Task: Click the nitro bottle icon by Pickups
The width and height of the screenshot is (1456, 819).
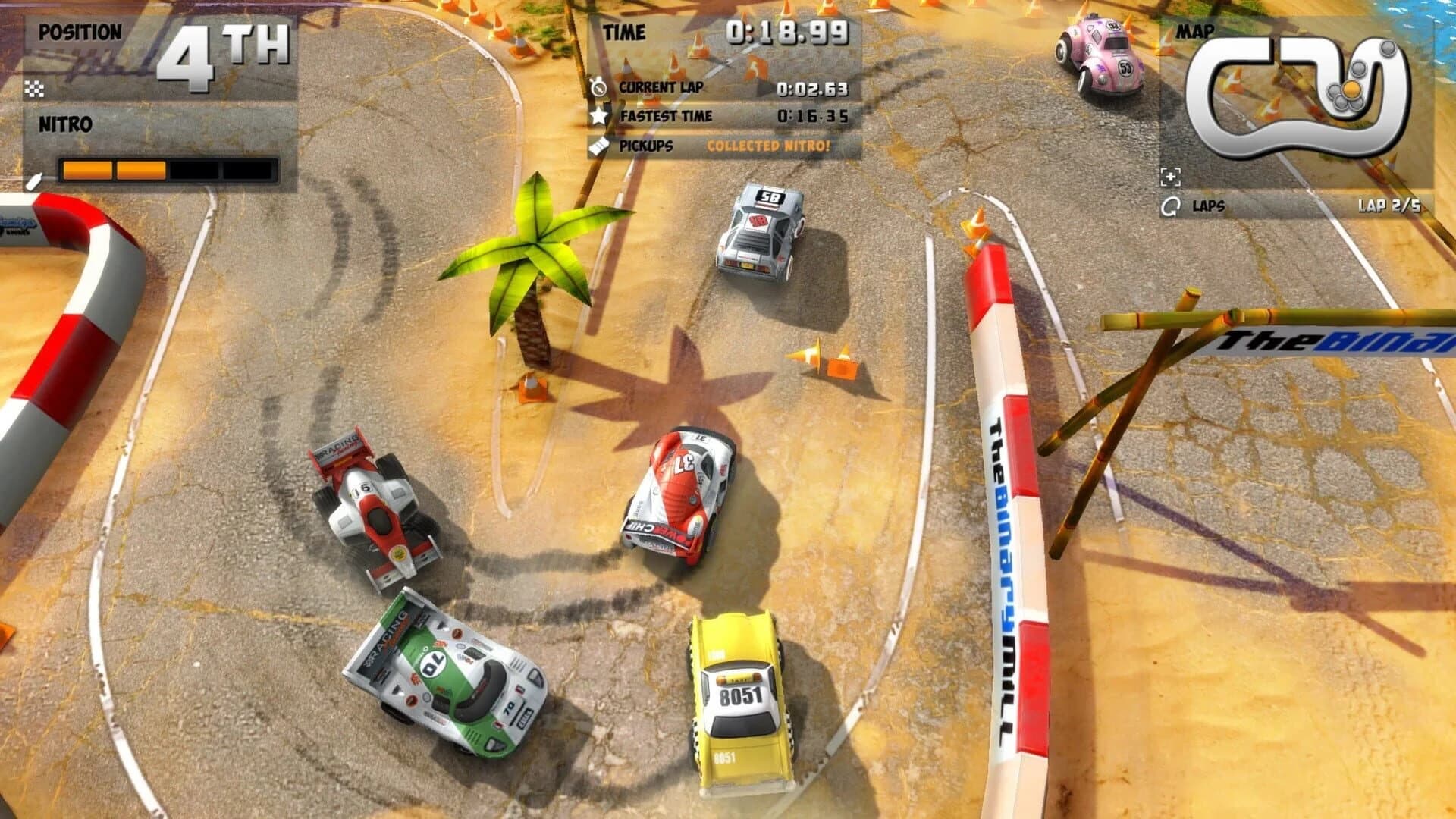Action: click(600, 146)
